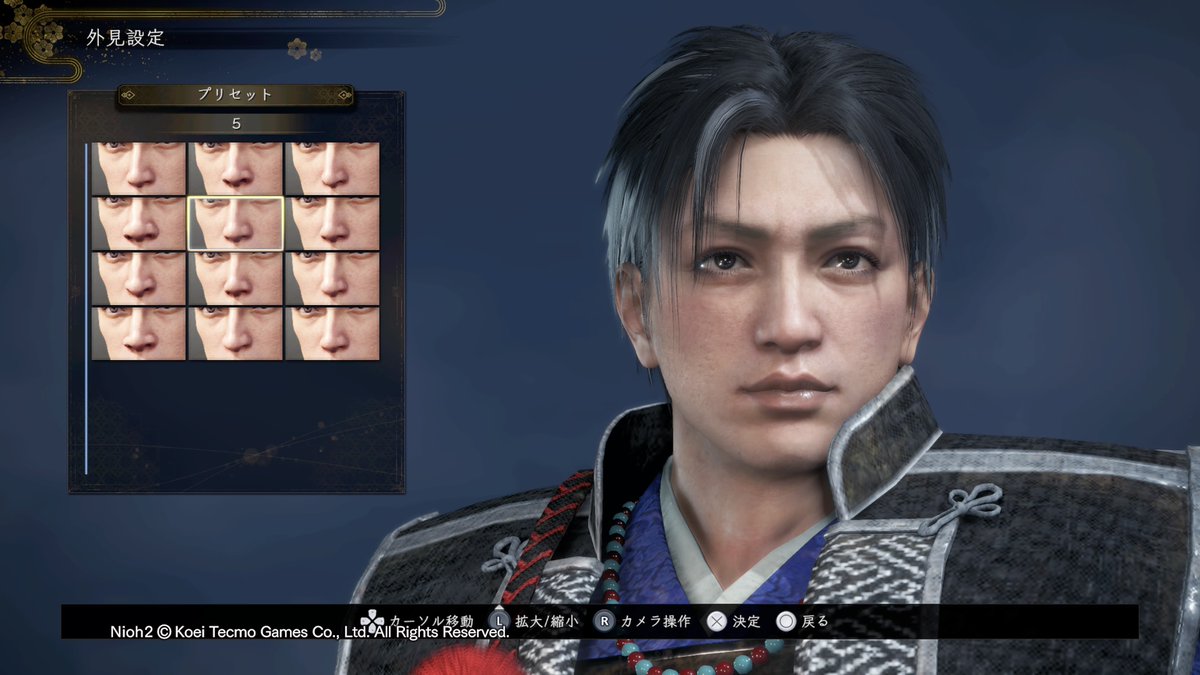This screenshot has width=1200, height=675.
Task: Select the first nose preset in the bottom row
Action: pyautogui.click(x=139, y=333)
